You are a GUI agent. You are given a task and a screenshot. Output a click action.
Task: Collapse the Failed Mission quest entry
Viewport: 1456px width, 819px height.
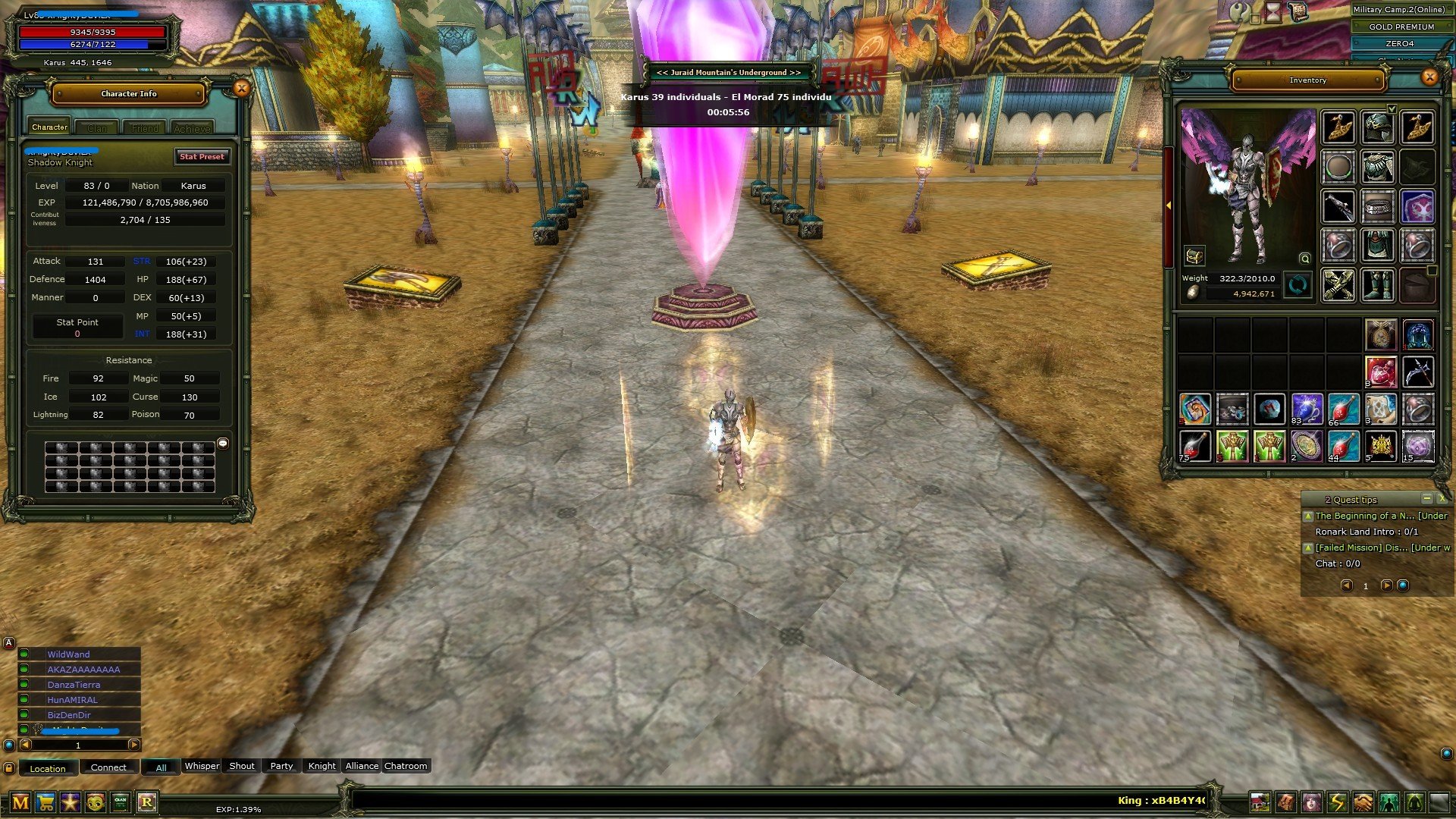[x=1308, y=548]
